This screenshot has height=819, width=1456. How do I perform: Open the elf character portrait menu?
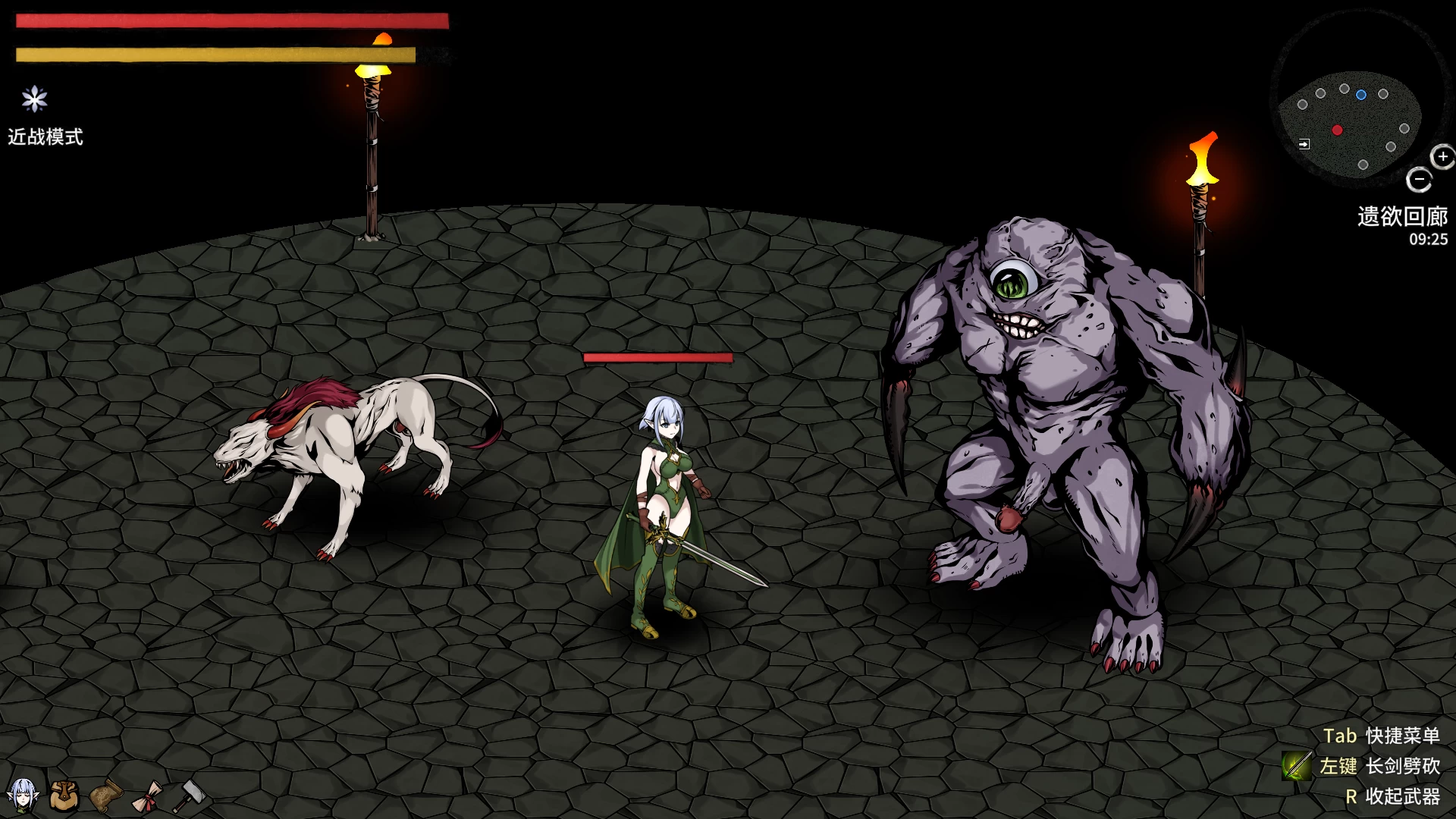[x=23, y=795]
